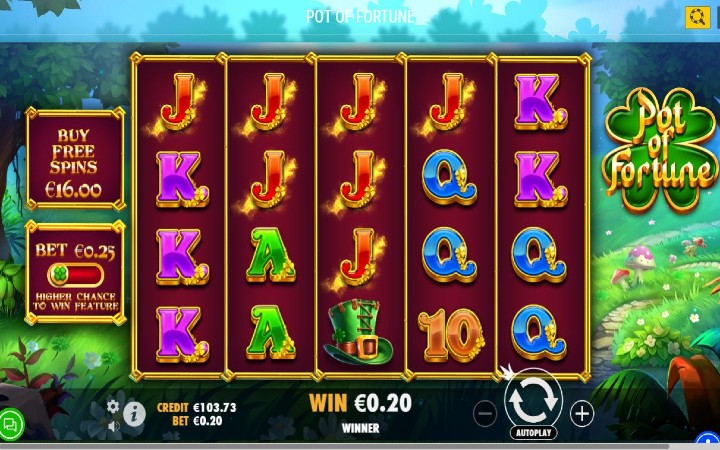Toggle sound with the speaker icon
This screenshot has width=720, height=450.
pyautogui.click(x=113, y=425)
